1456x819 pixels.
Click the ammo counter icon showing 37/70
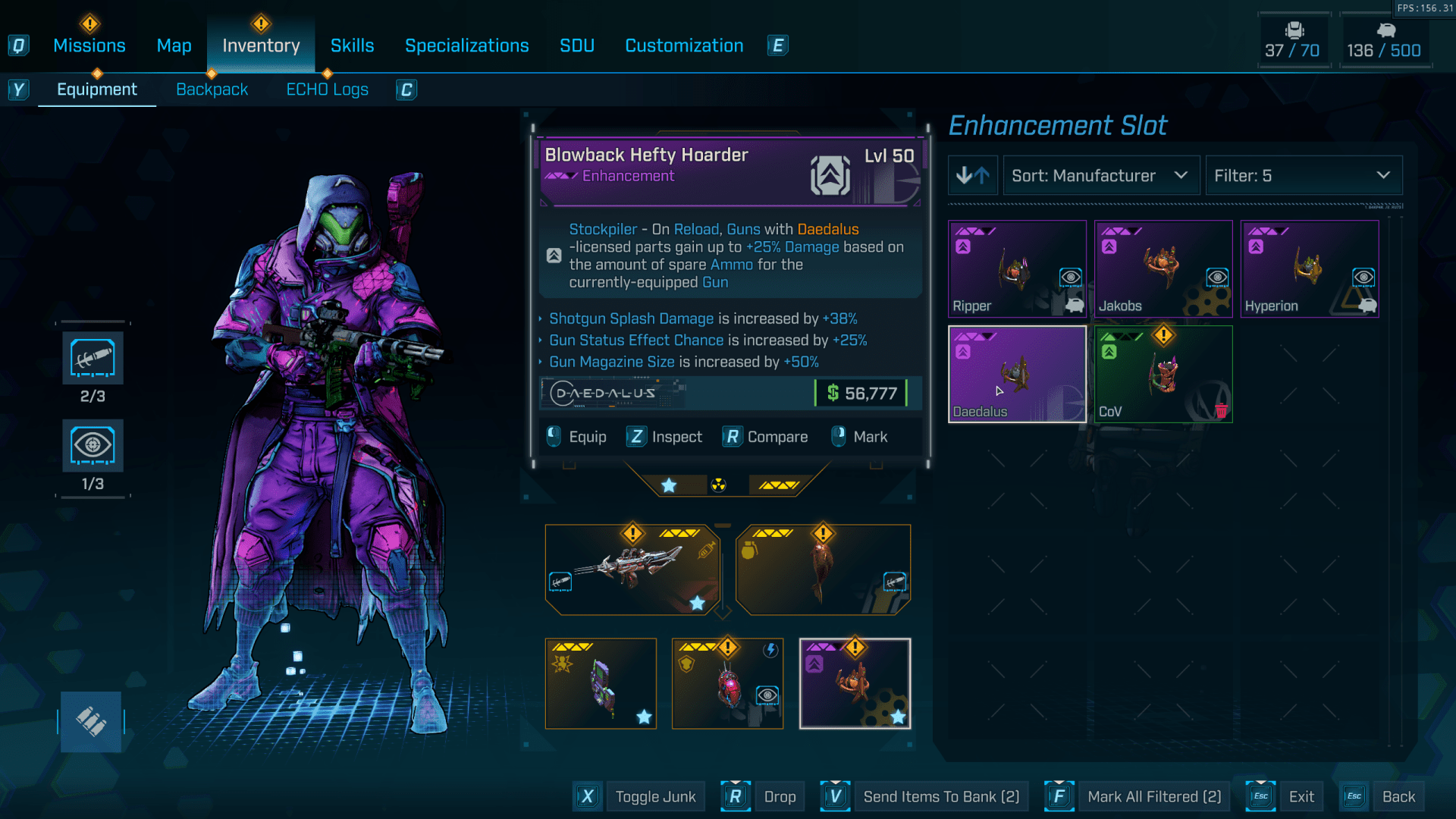pyautogui.click(x=1294, y=32)
